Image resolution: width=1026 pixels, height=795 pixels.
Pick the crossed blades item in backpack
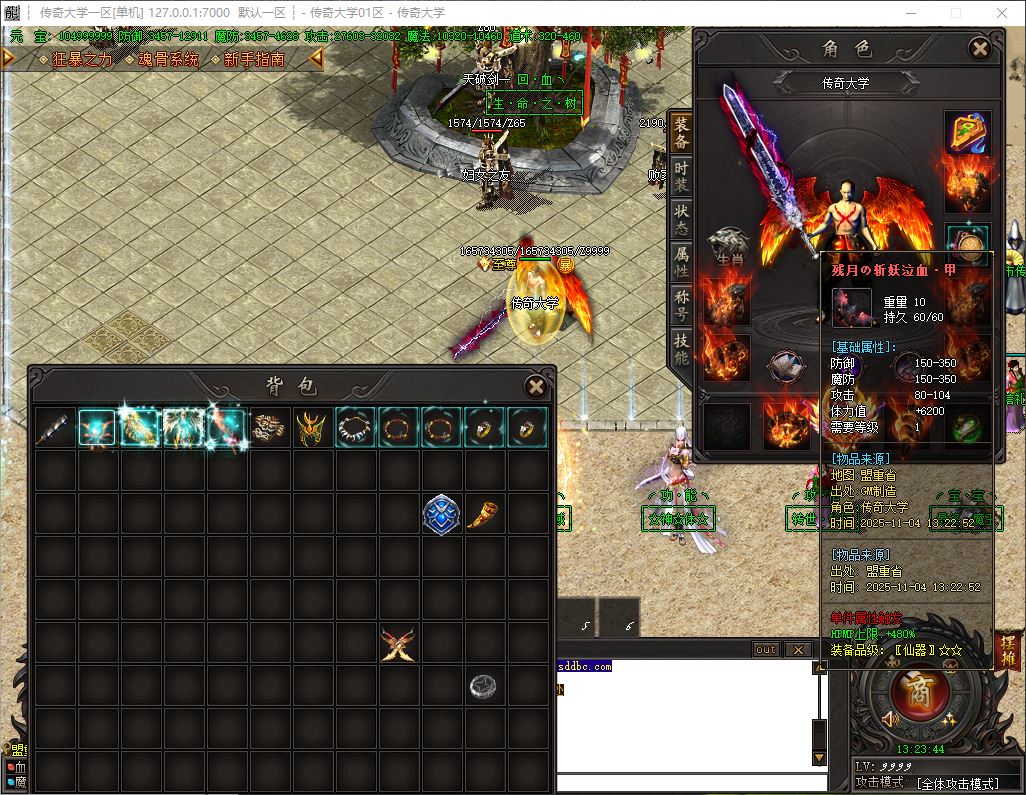[397, 643]
